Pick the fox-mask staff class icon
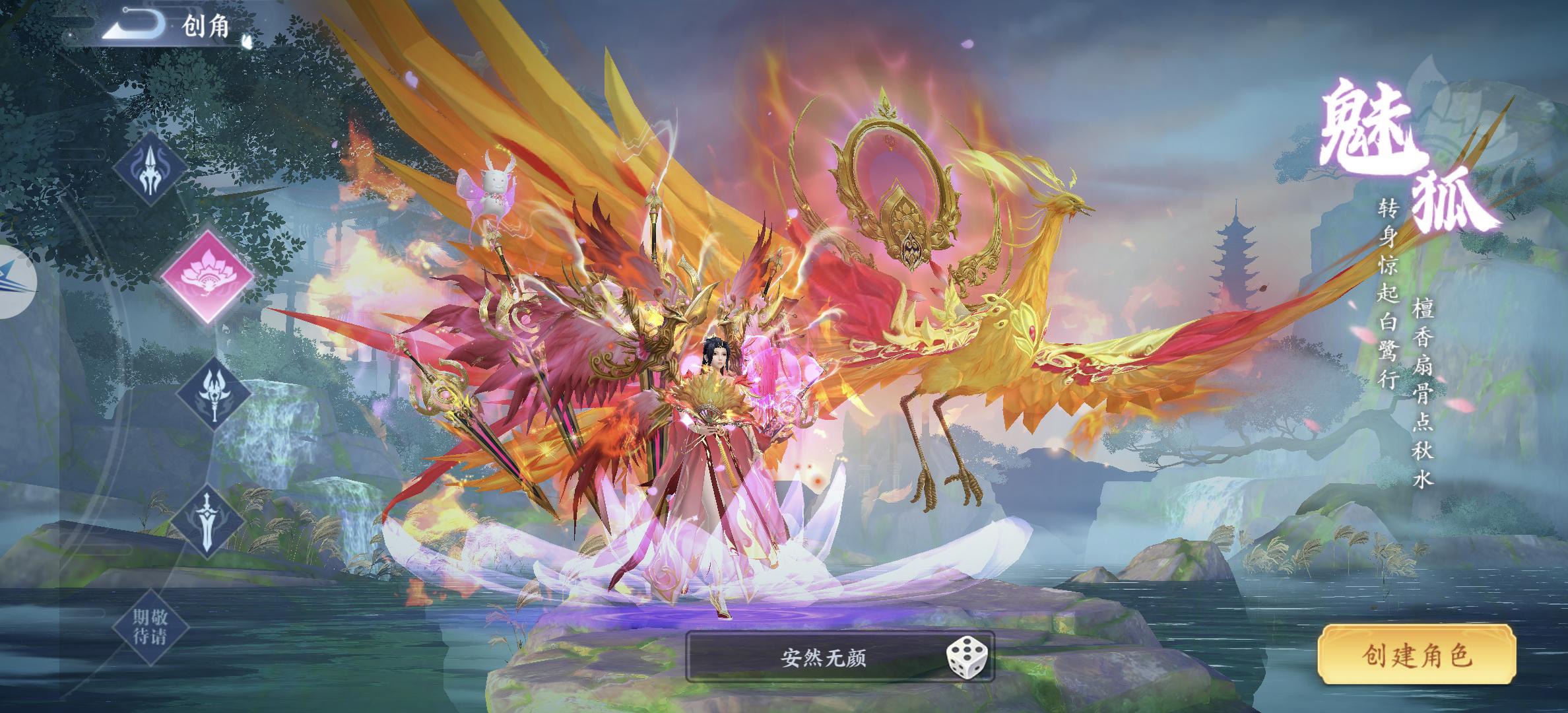Screen dimensions: 1568x713 [x=214, y=395]
